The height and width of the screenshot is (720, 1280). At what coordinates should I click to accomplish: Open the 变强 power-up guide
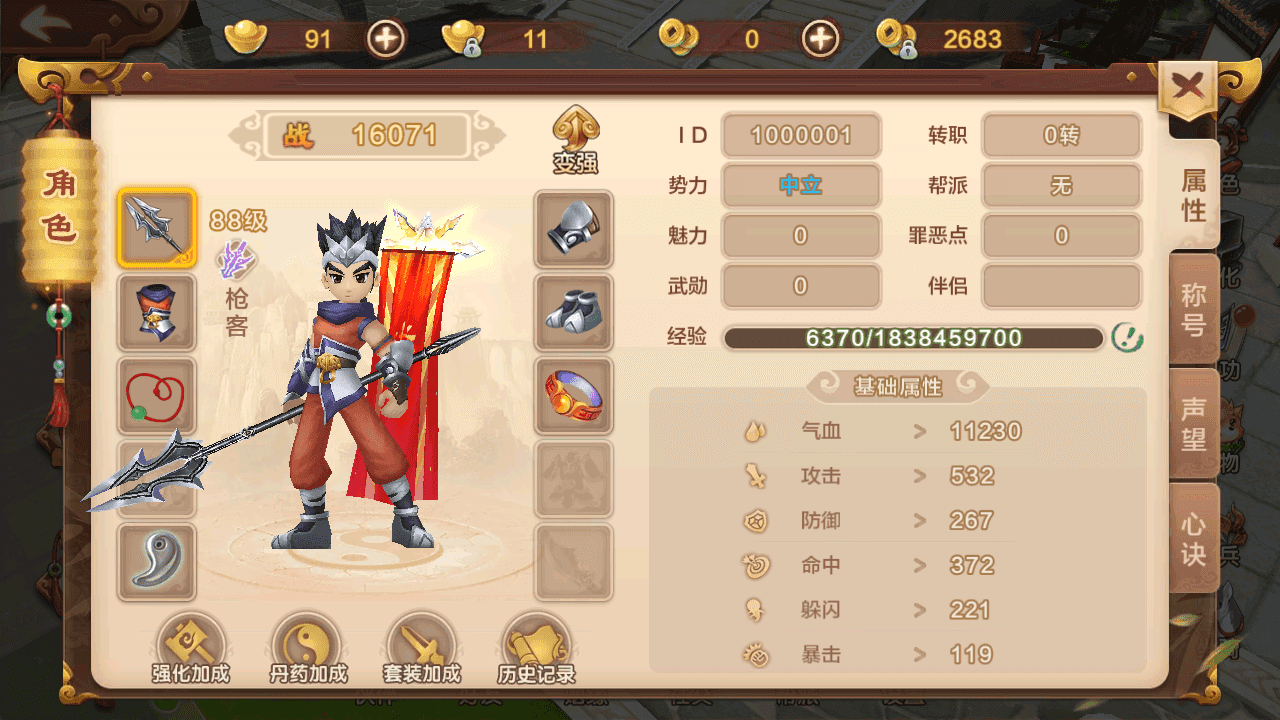575,141
